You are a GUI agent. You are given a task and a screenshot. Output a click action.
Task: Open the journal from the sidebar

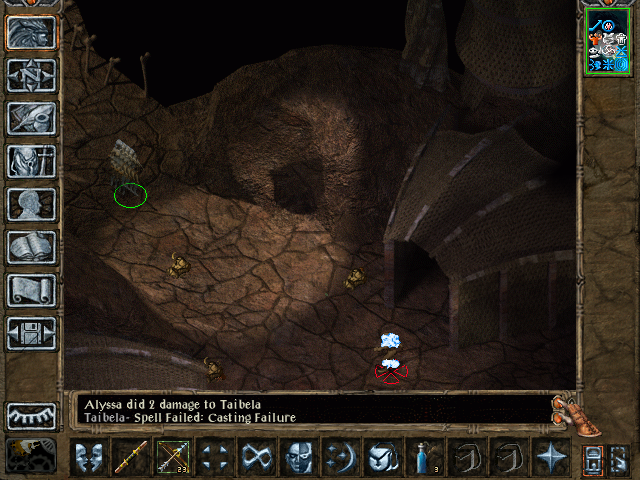(32, 119)
